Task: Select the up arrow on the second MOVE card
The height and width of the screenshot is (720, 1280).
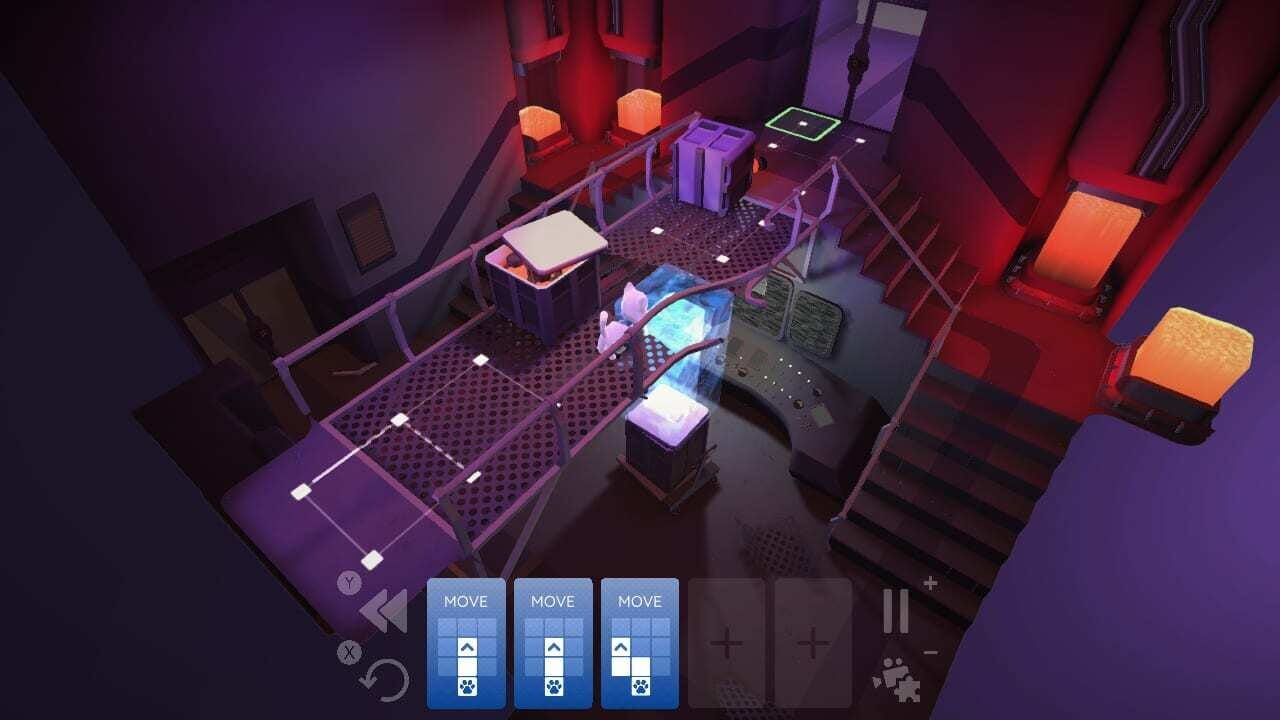Action: pyautogui.click(x=553, y=646)
